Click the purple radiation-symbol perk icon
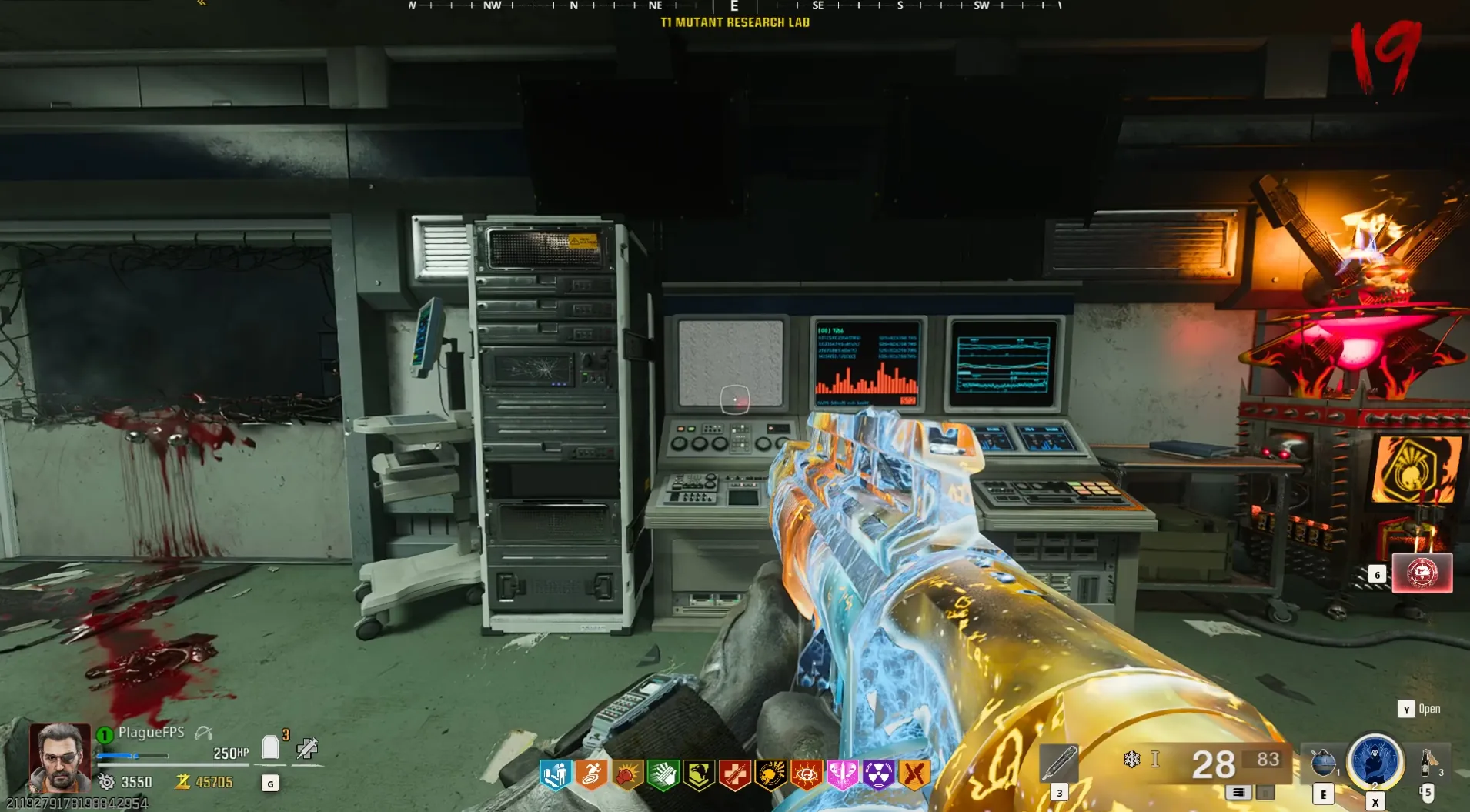Screen dimensions: 1470x812 tap(878, 774)
